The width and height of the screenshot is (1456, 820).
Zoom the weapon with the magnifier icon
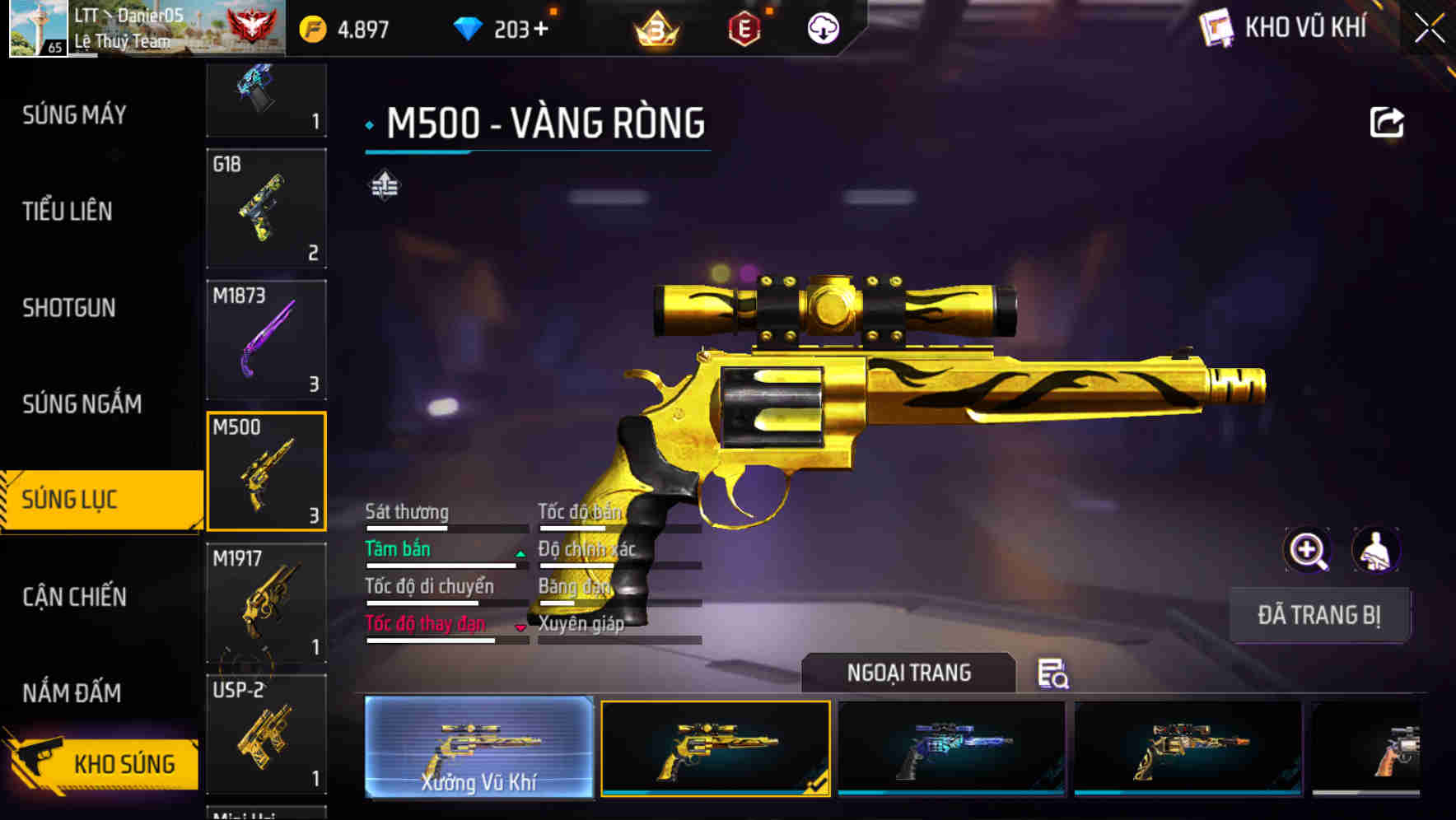point(1308,550)
